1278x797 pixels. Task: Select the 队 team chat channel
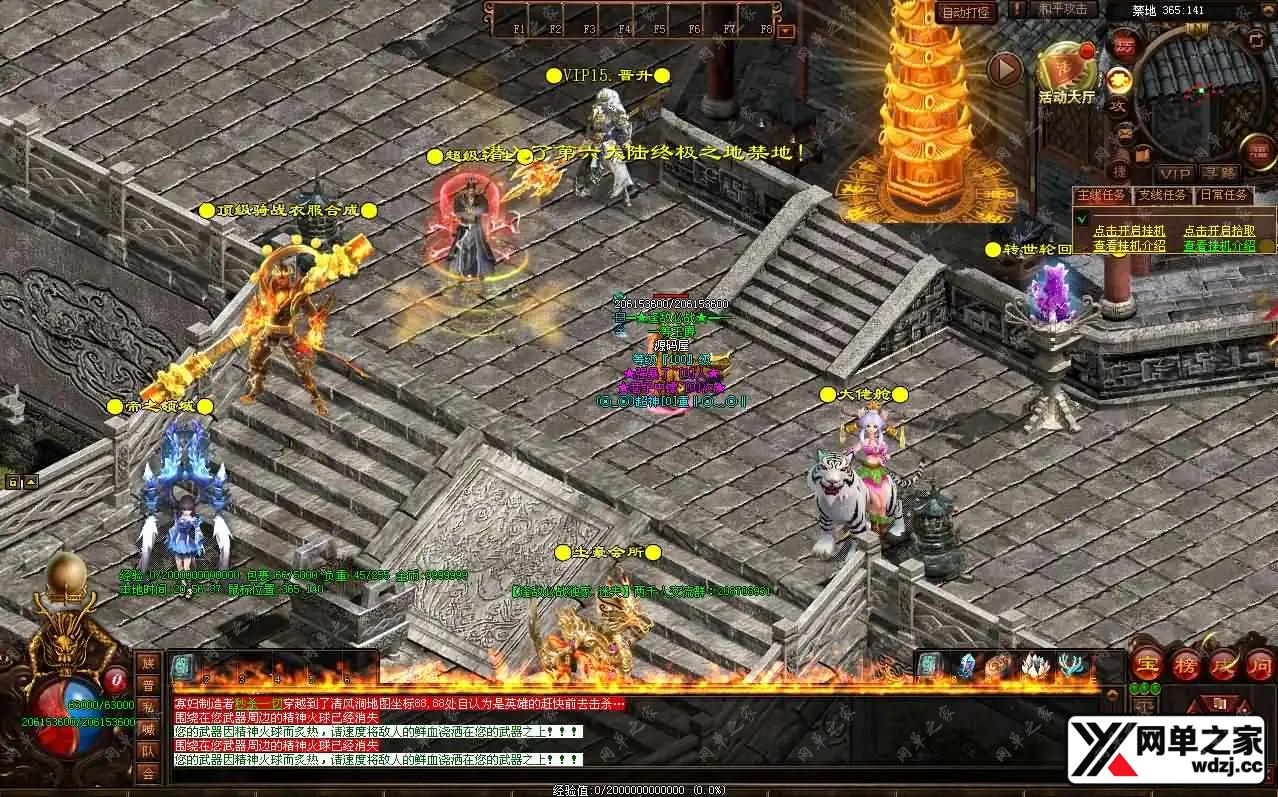point(148,750)
